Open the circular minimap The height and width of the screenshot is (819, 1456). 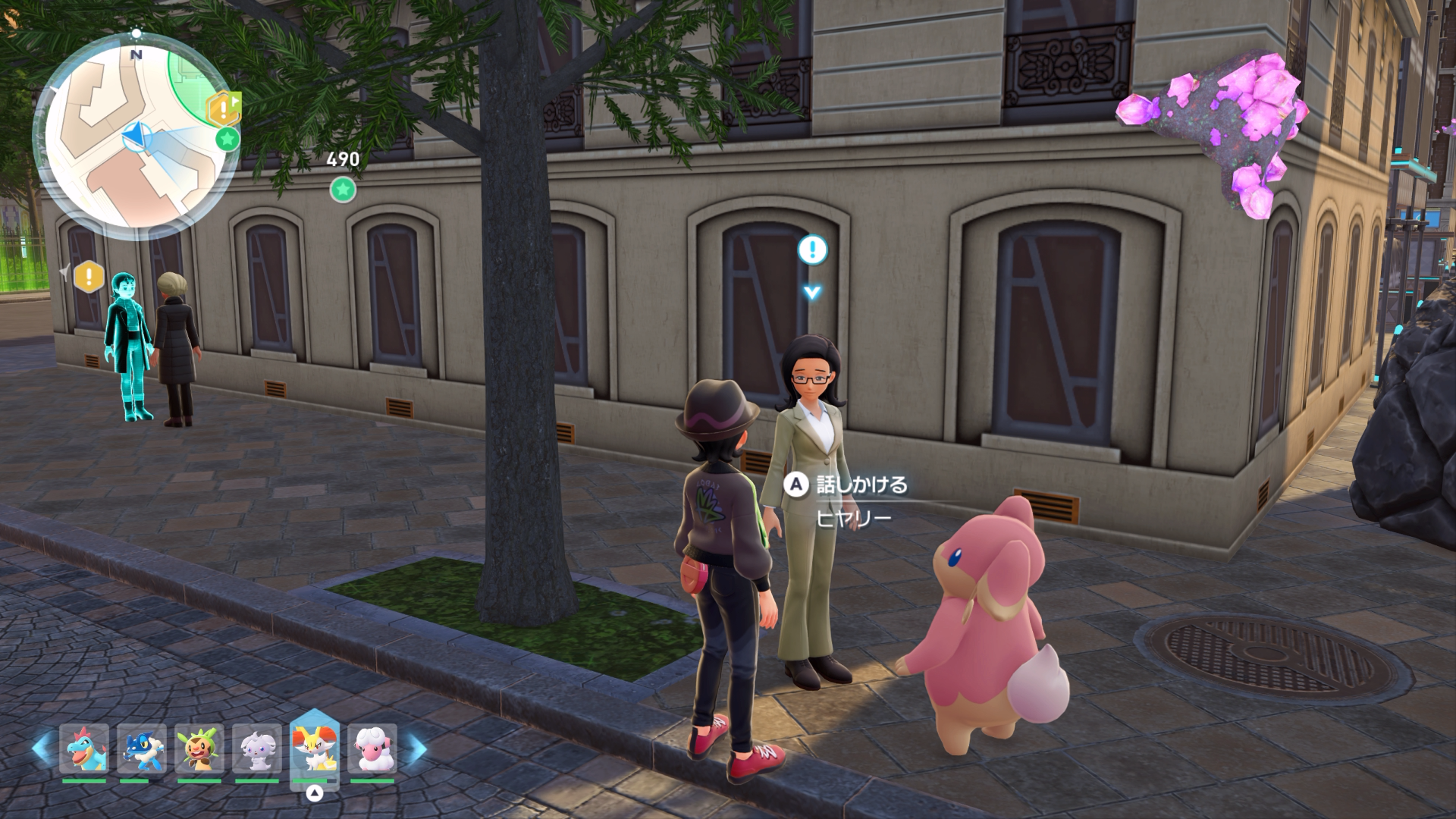[x=135, y=133]
